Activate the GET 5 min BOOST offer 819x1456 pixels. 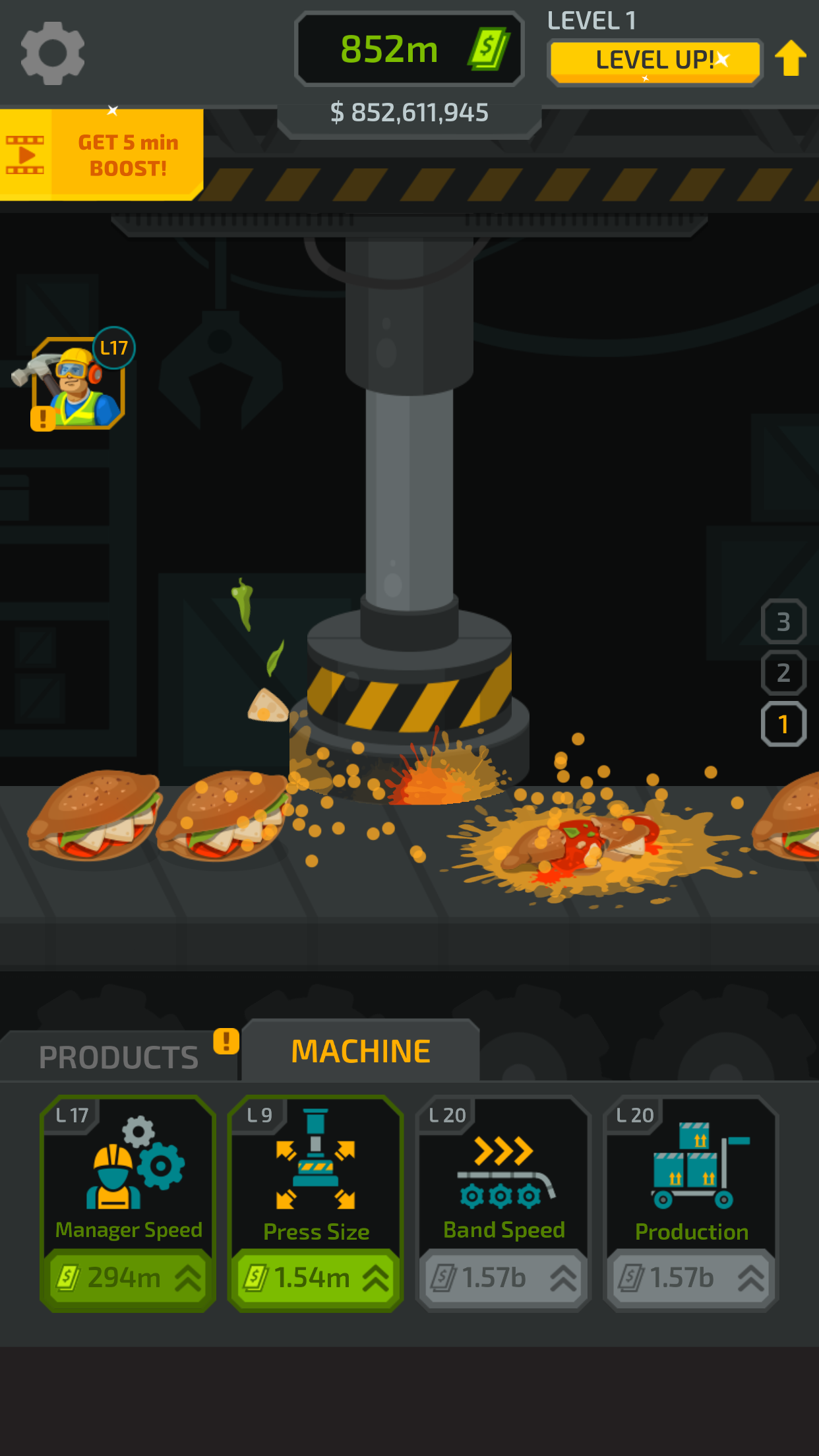click(102, 155)
